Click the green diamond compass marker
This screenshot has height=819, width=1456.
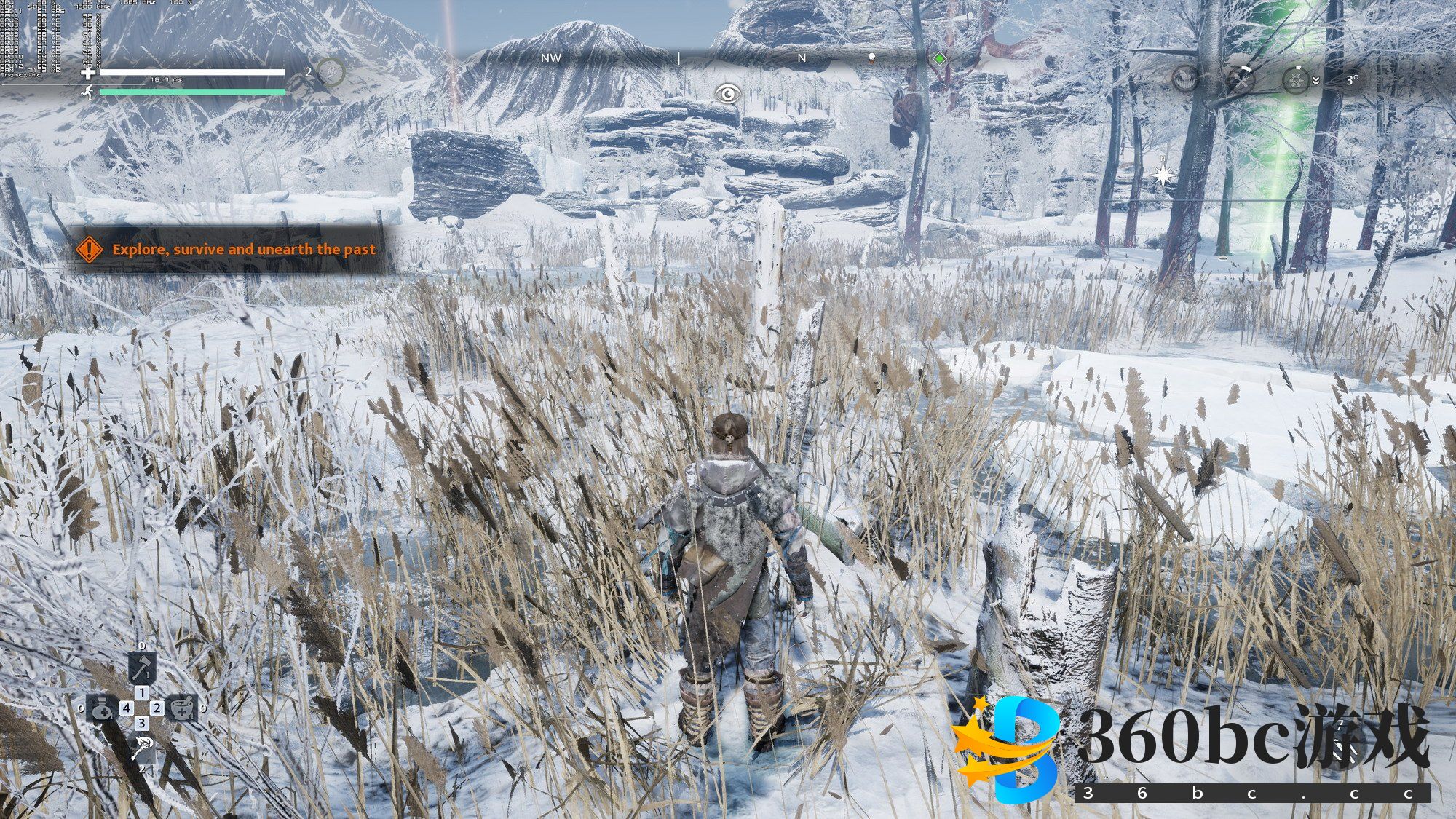click(x=940, y=58)
